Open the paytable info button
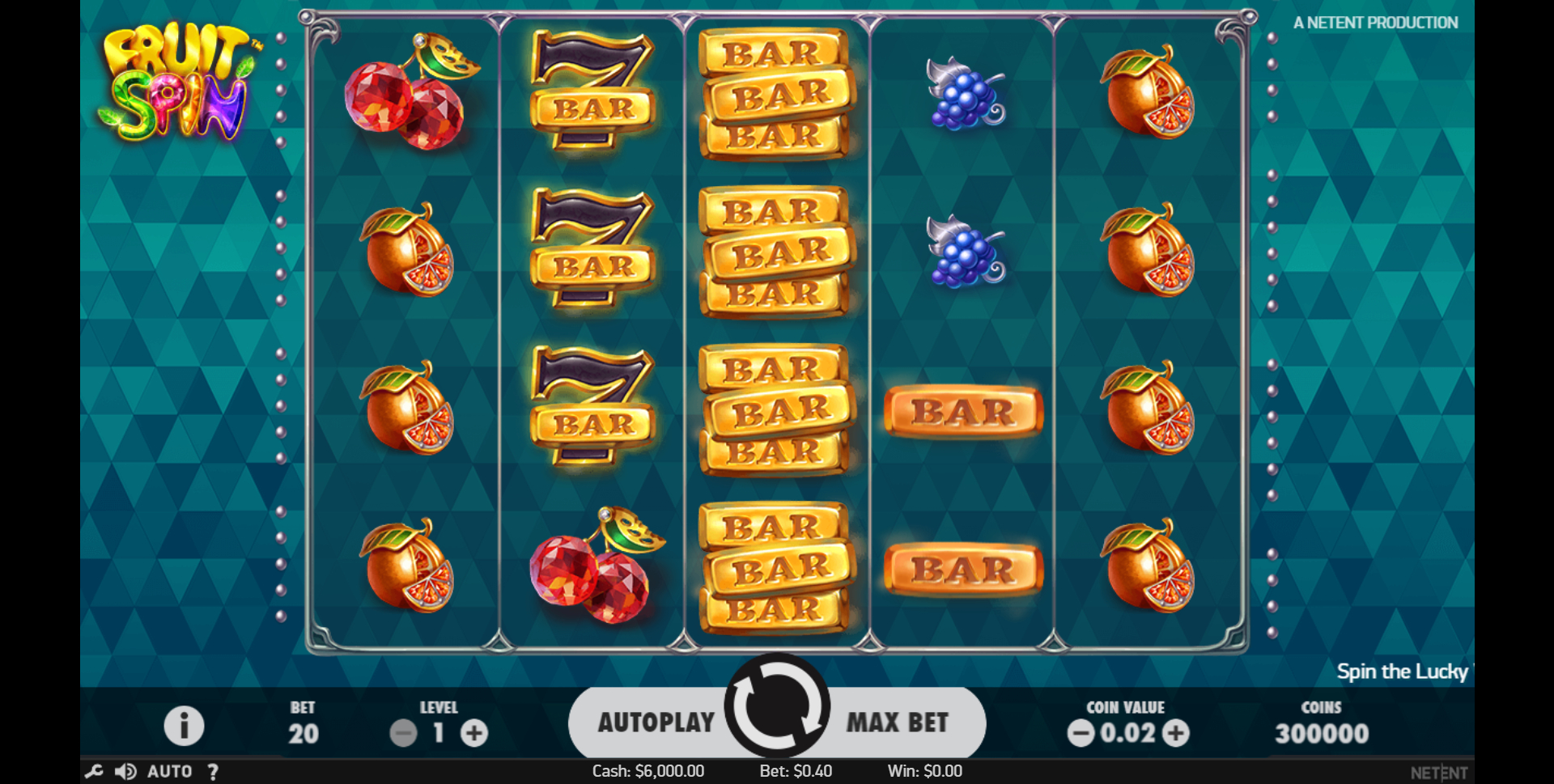The height and width of the screenshot is (784, 1554). [x=184, y=726]
